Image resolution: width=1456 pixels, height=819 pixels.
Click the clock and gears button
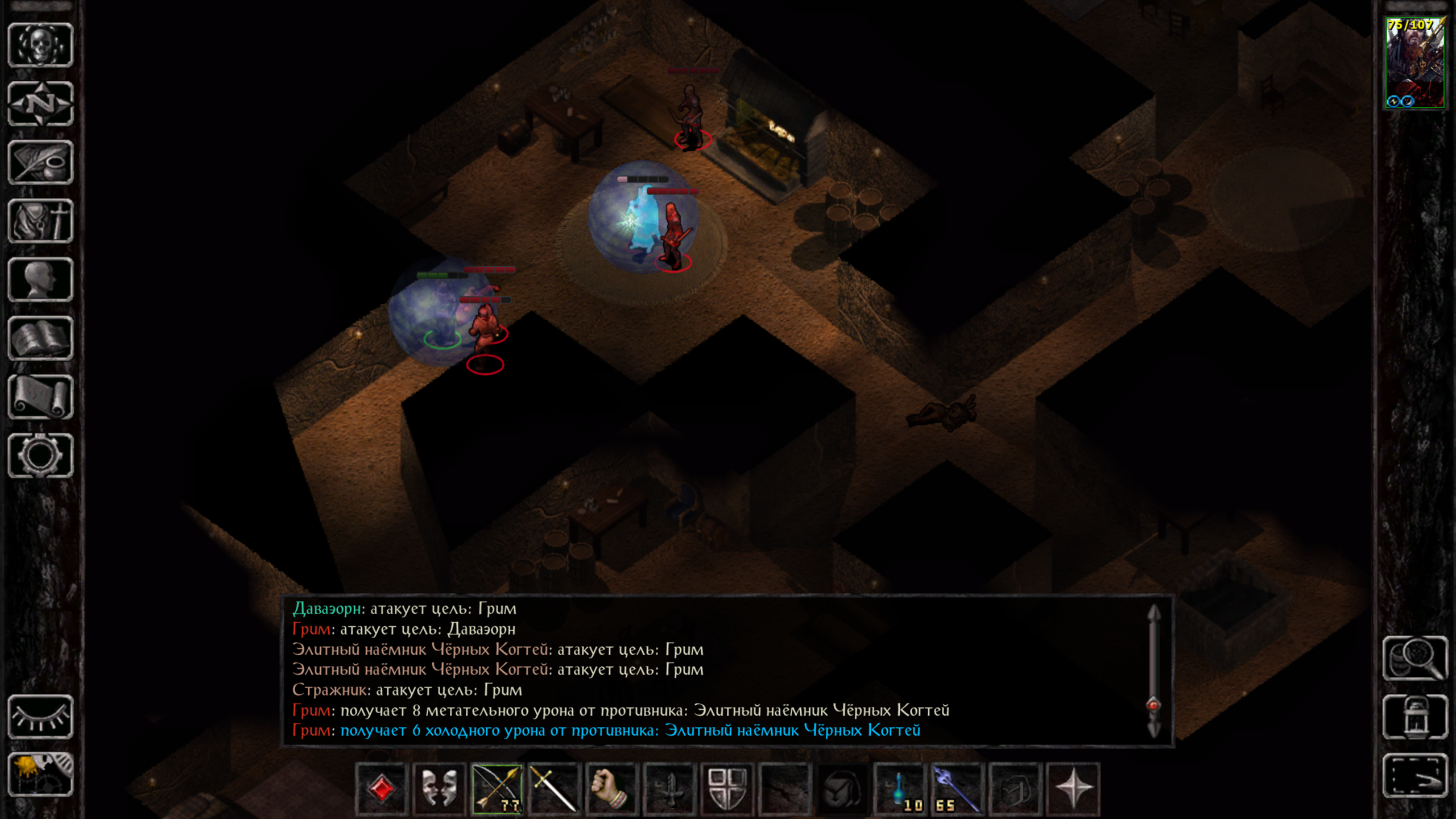[x=40, y=775]
